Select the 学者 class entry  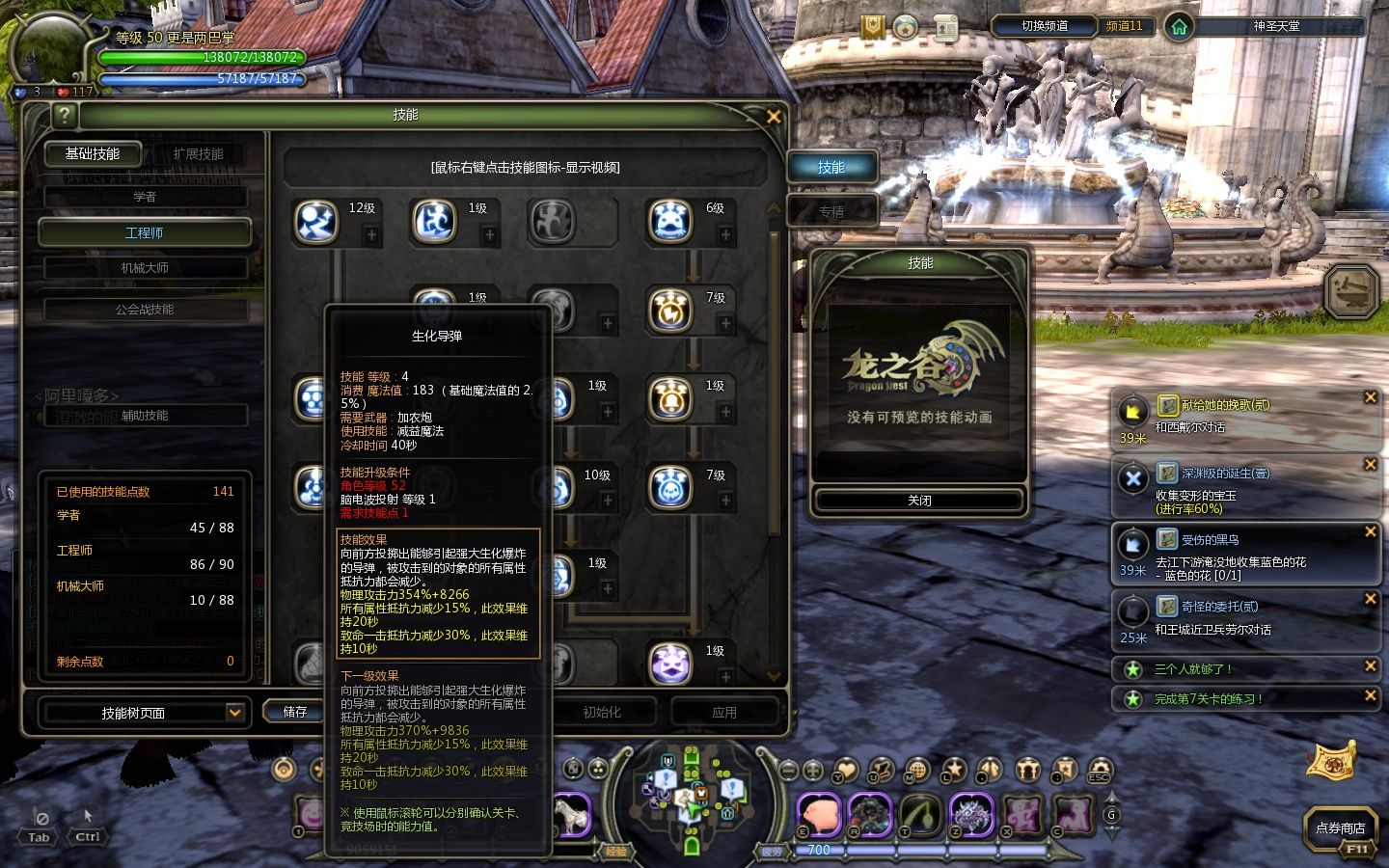pyautogui.click(x=145, y=197)
